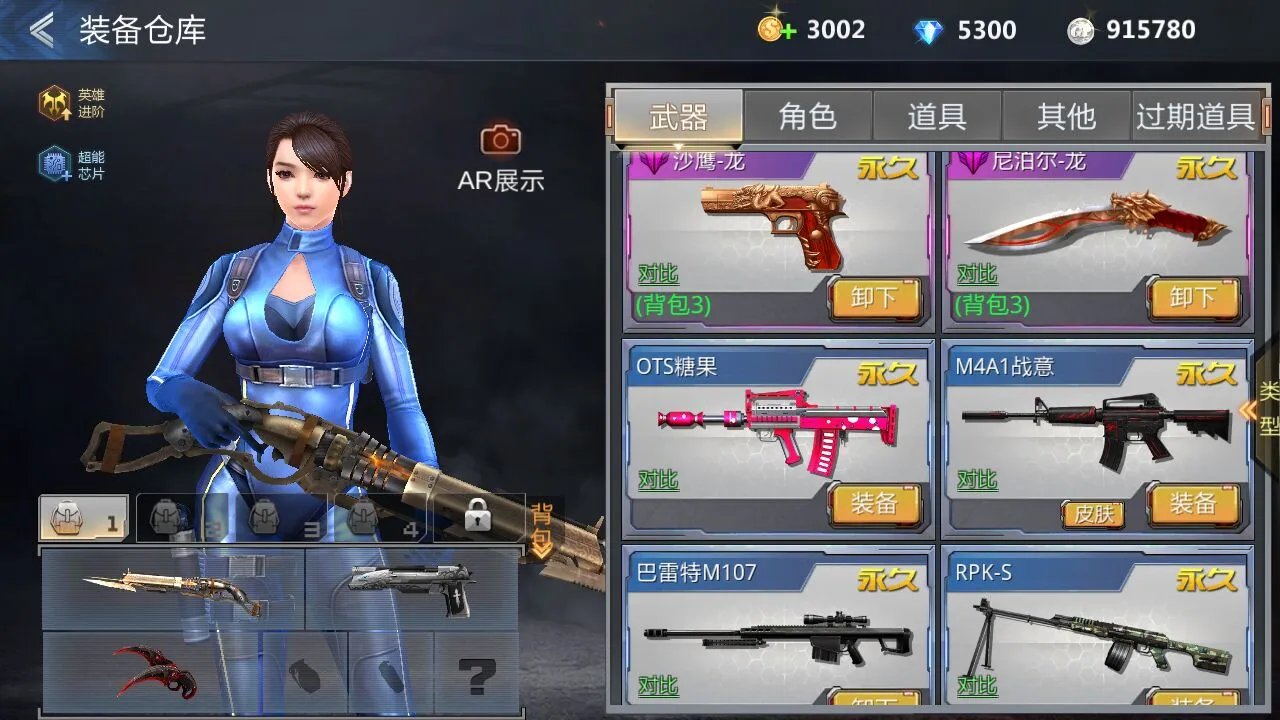Open the 道具 tab
This screenshot has height=720, width=1280.
pyautogui.click(x=937, y=117)
